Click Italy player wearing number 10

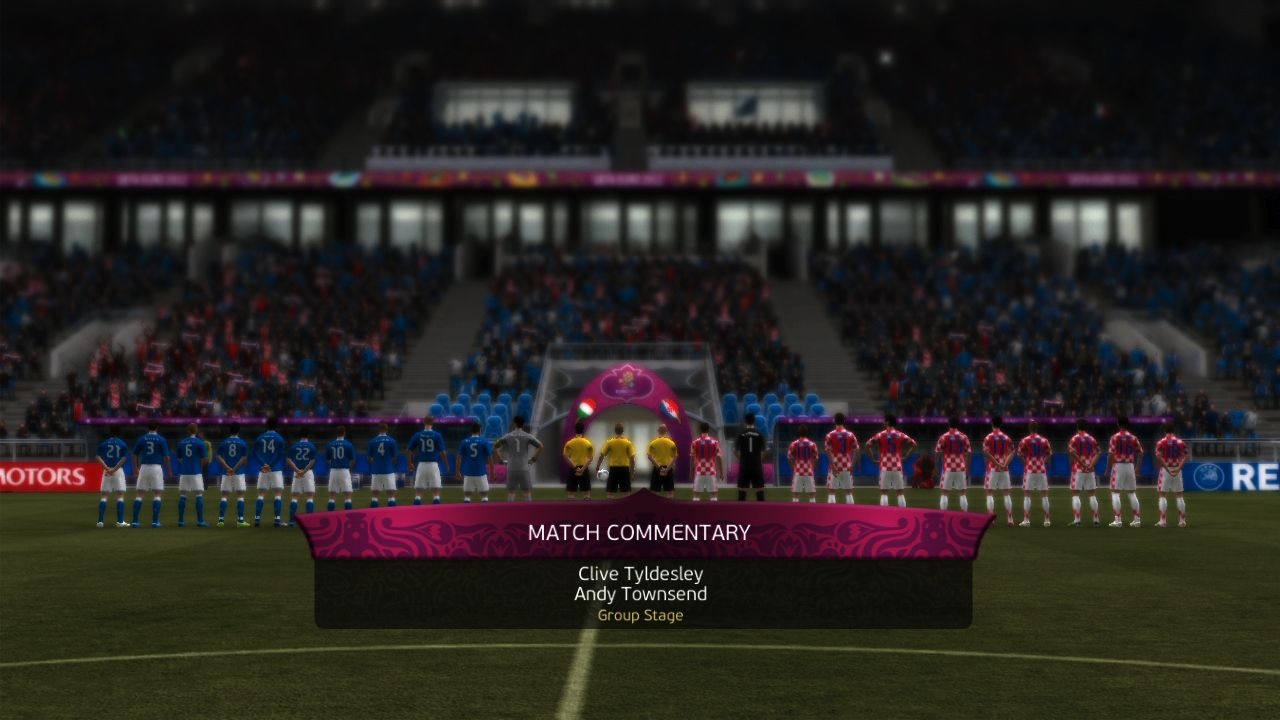pos(338,450)
